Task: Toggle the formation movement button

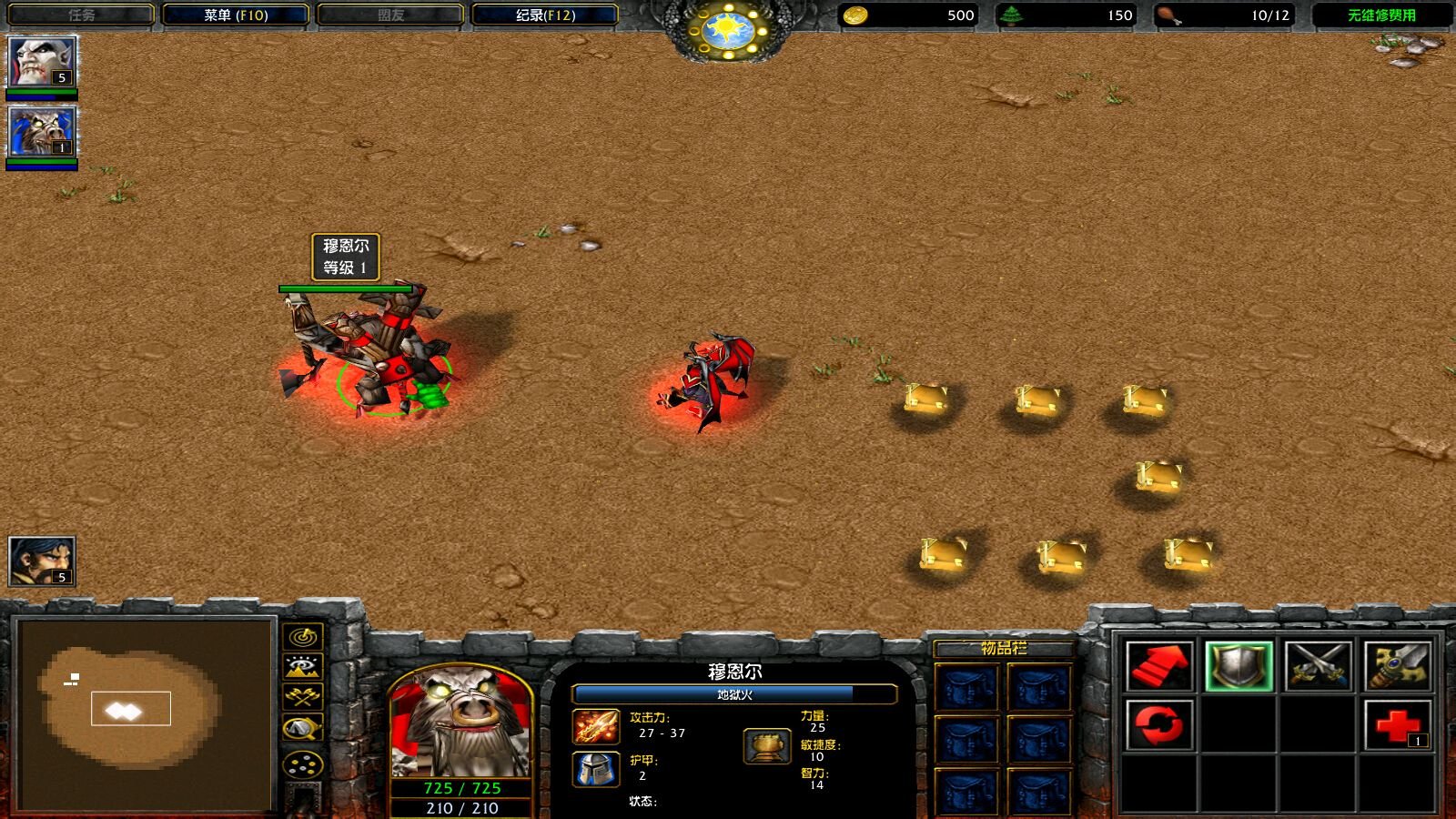Action: (303, 763)
